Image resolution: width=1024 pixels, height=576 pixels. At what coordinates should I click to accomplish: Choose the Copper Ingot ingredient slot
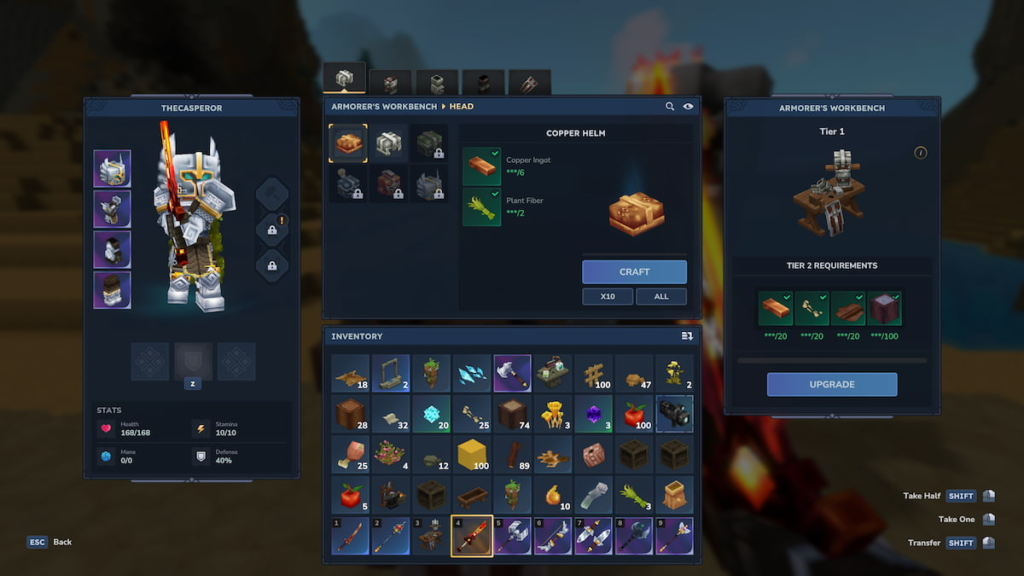pos(481,167)
